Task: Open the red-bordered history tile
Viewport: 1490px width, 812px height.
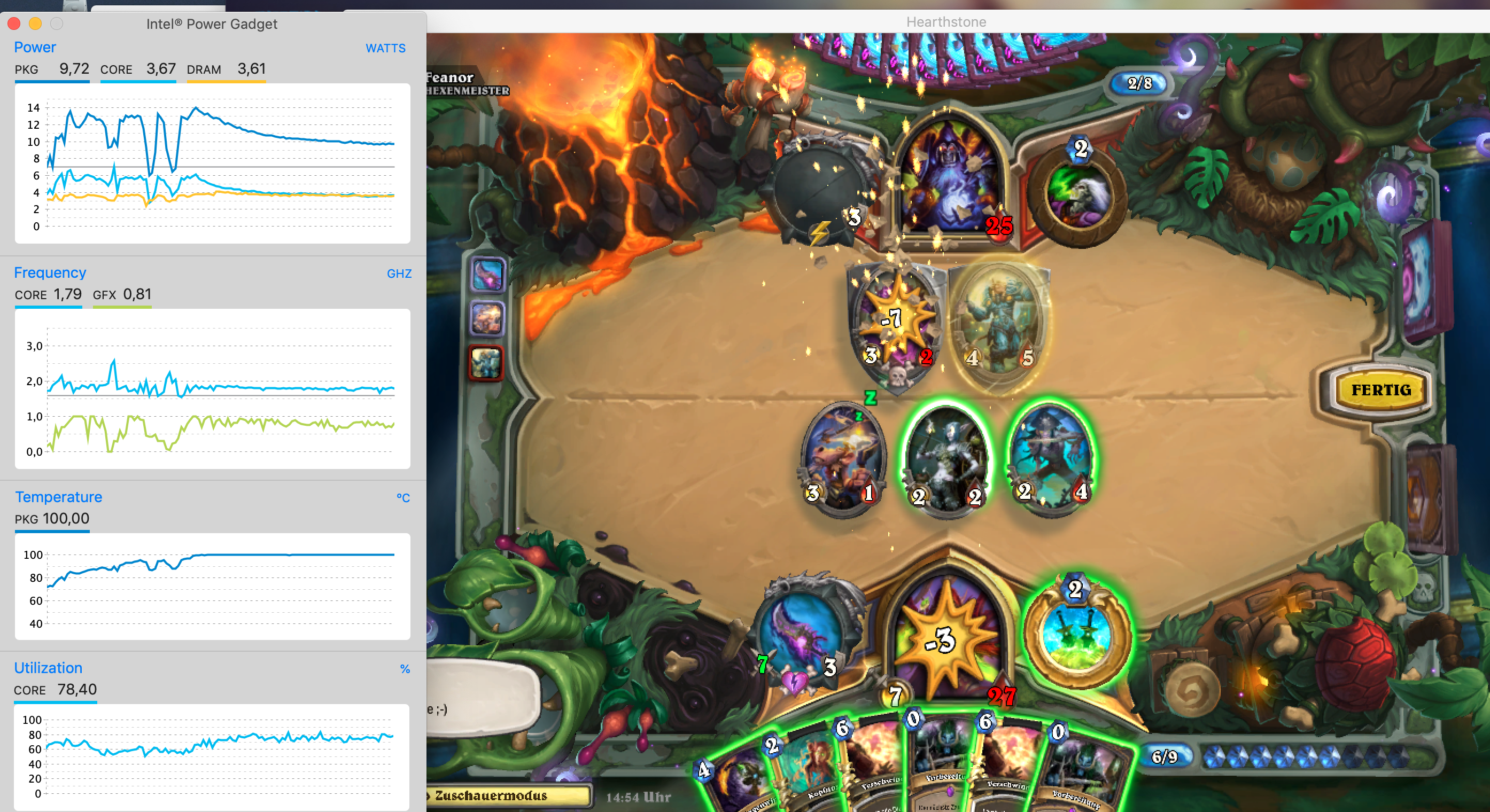Action: 486,363
